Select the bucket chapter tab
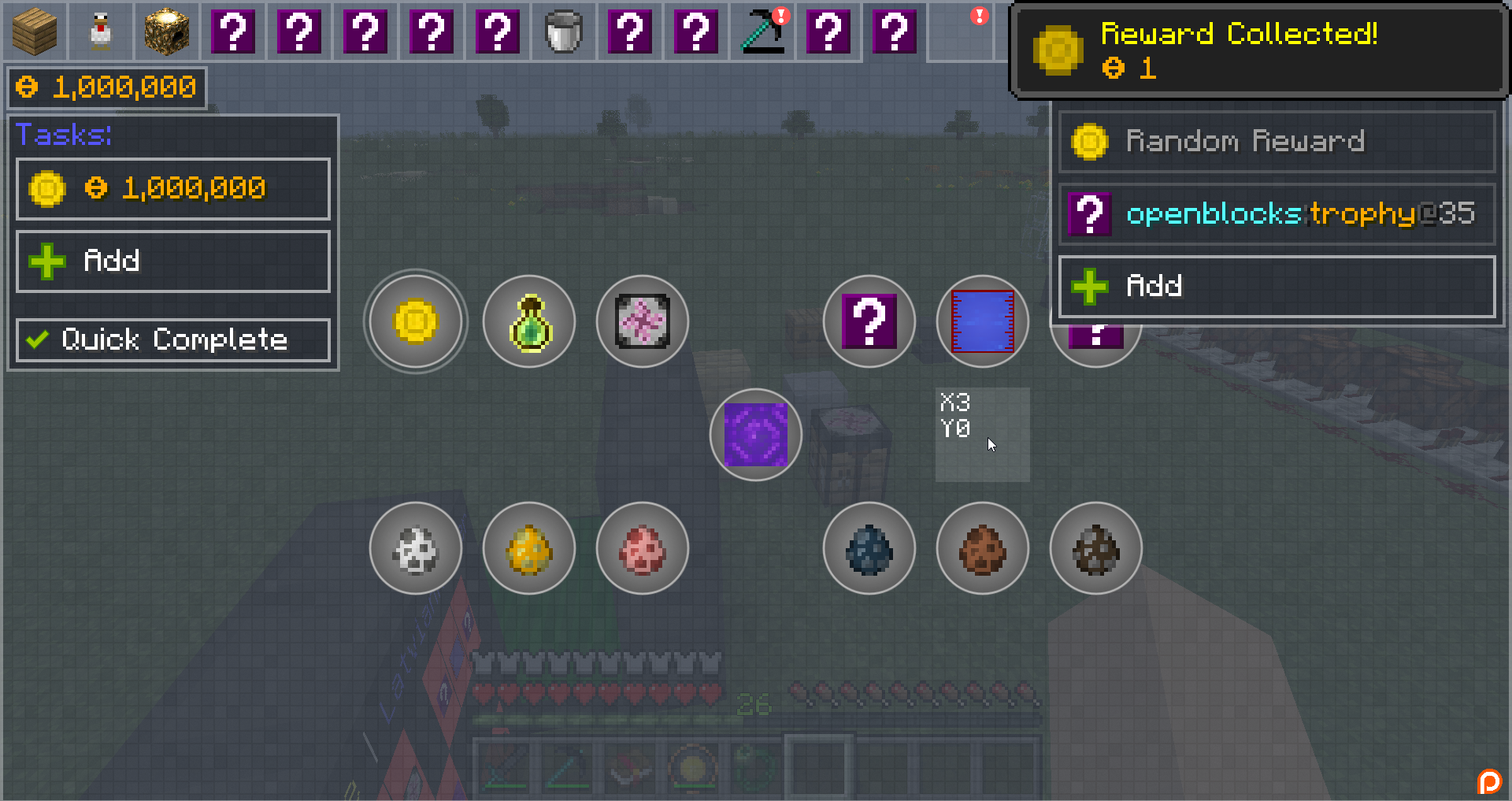 (564, 32)
